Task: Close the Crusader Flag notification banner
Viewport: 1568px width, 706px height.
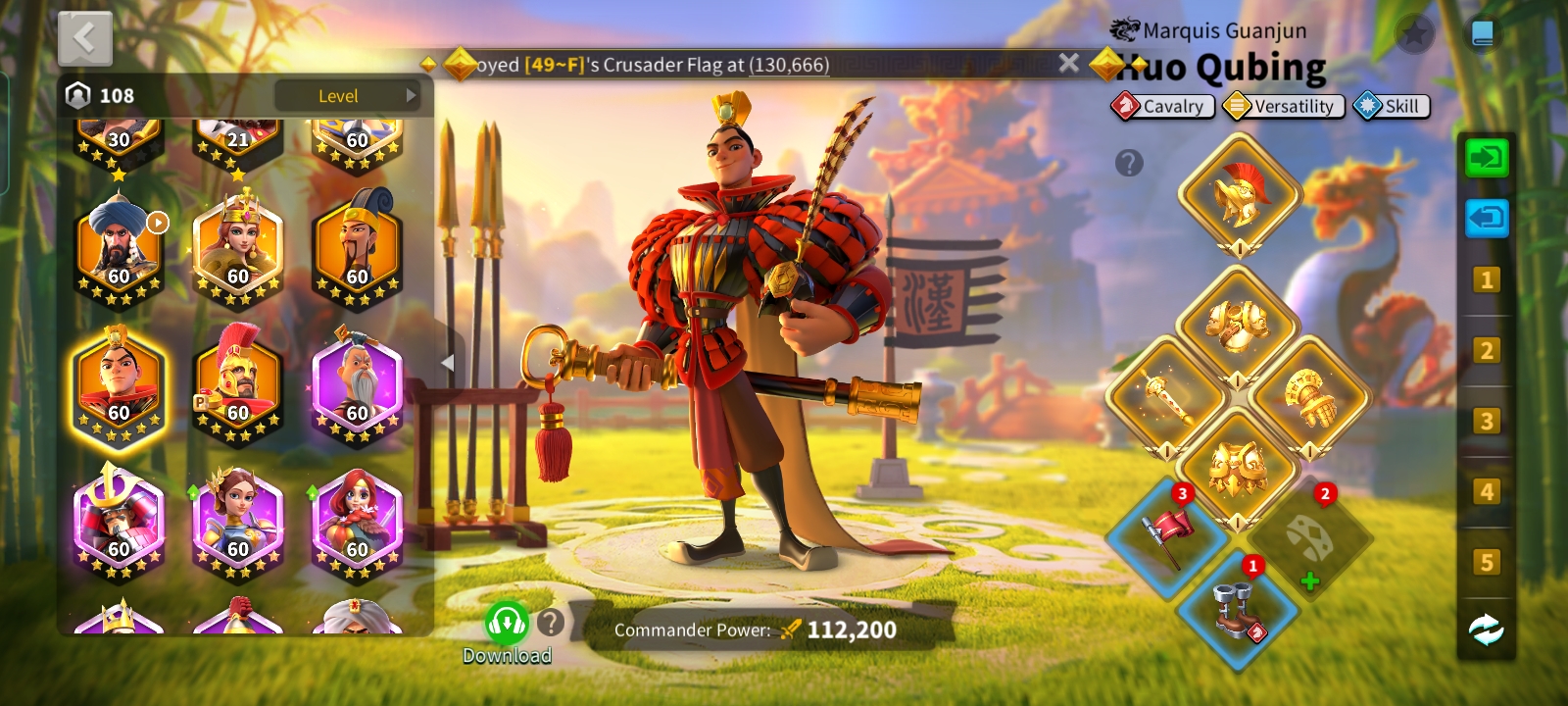Action: pos(1069,64)
